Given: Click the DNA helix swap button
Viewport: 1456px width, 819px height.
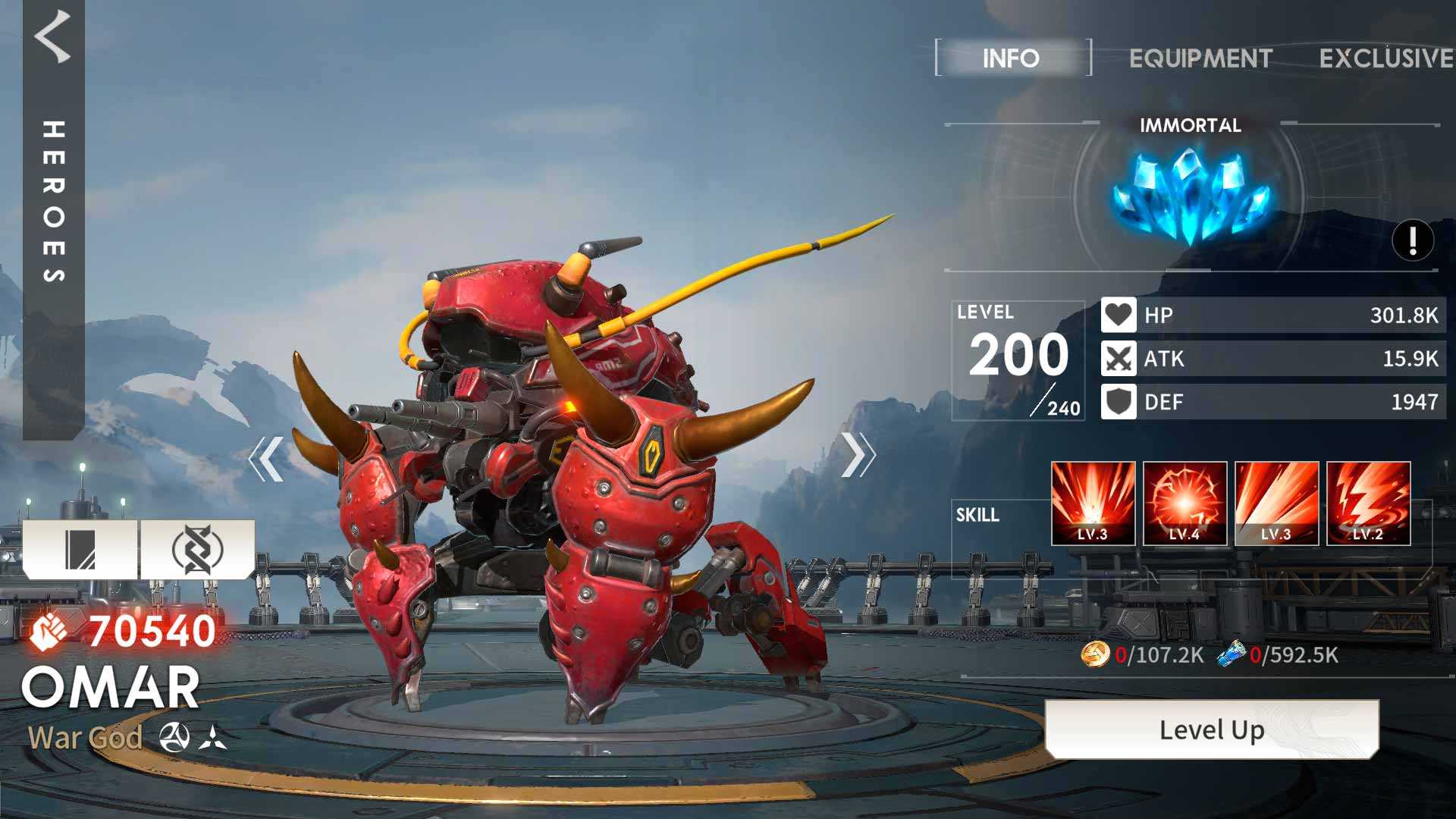Looking at the screenshot, I should [x=197, y=549].
